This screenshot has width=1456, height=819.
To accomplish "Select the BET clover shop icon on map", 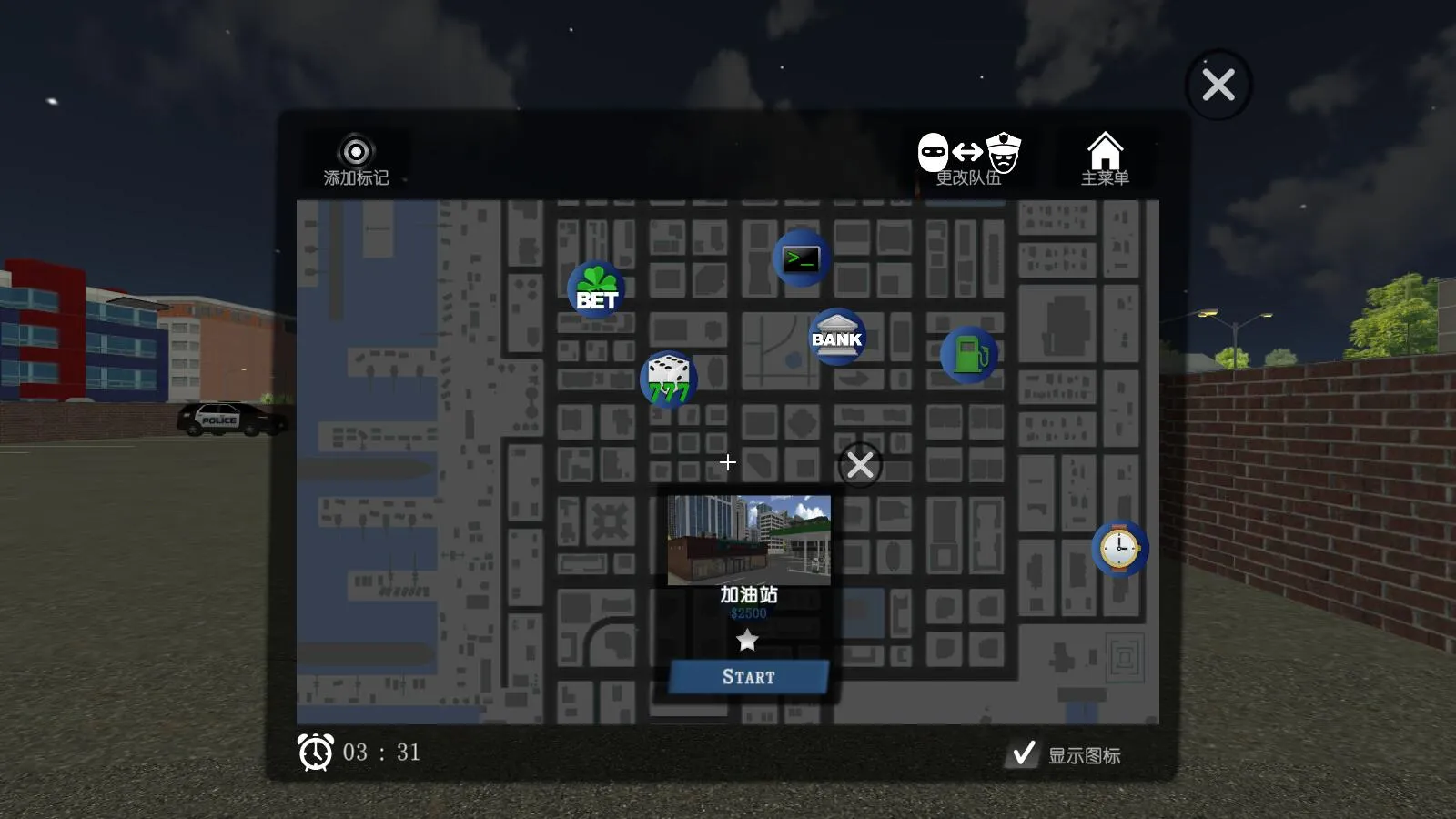I will pos(596,288).
